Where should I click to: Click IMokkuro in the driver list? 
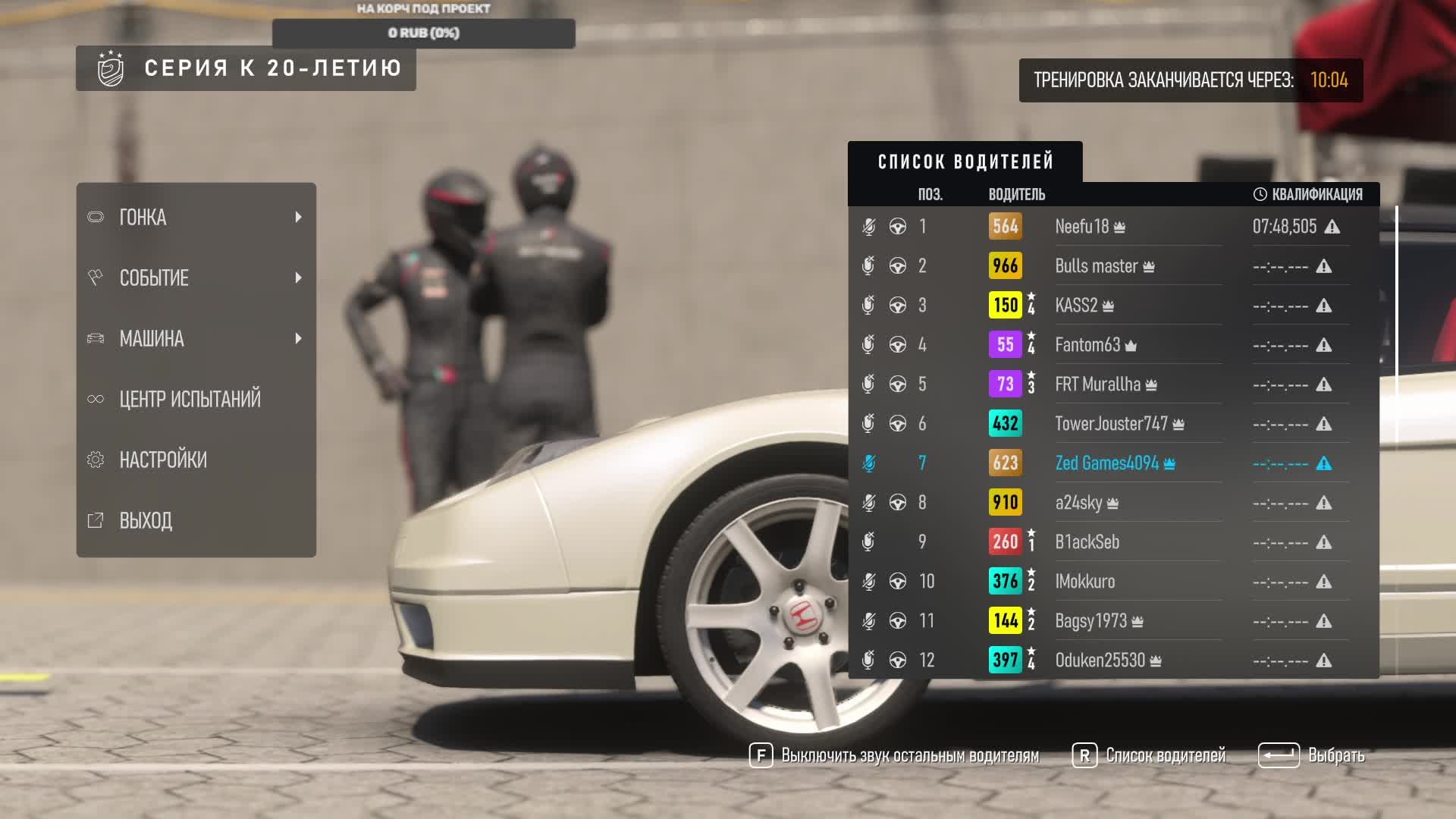click(x=1085, y=582)
